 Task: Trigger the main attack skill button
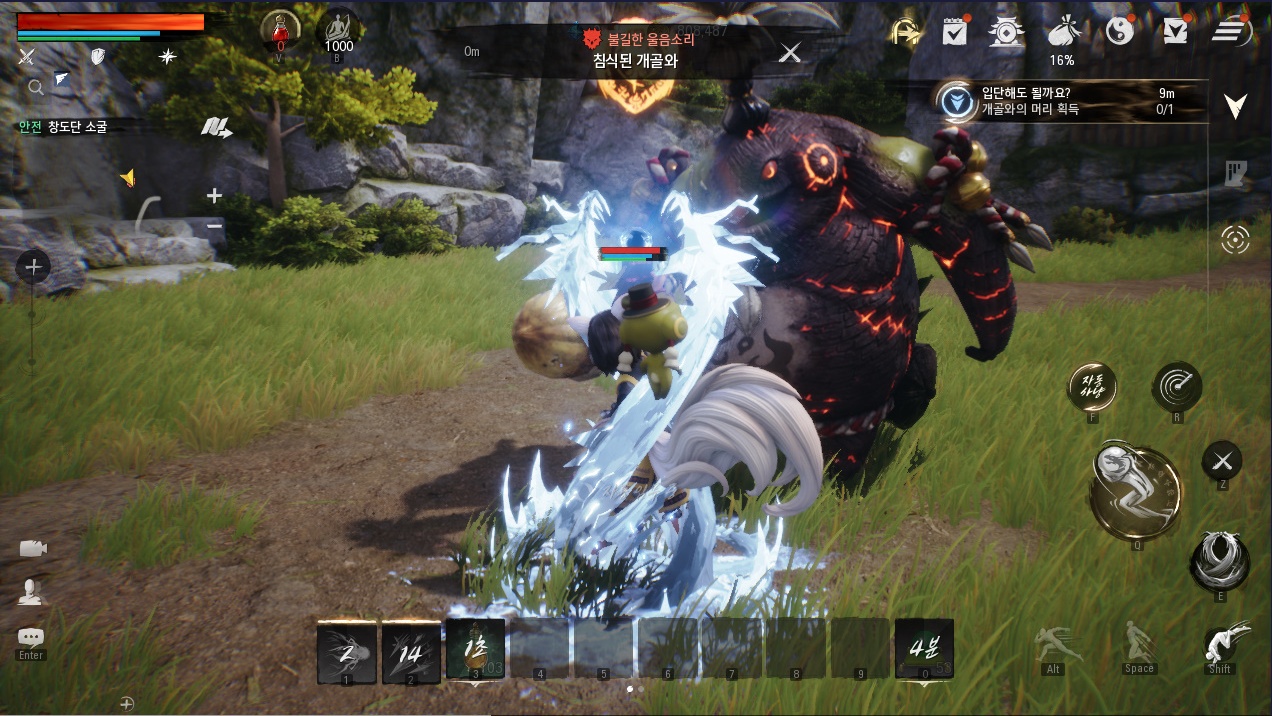pyautogui.click(x=1135, y=492)
